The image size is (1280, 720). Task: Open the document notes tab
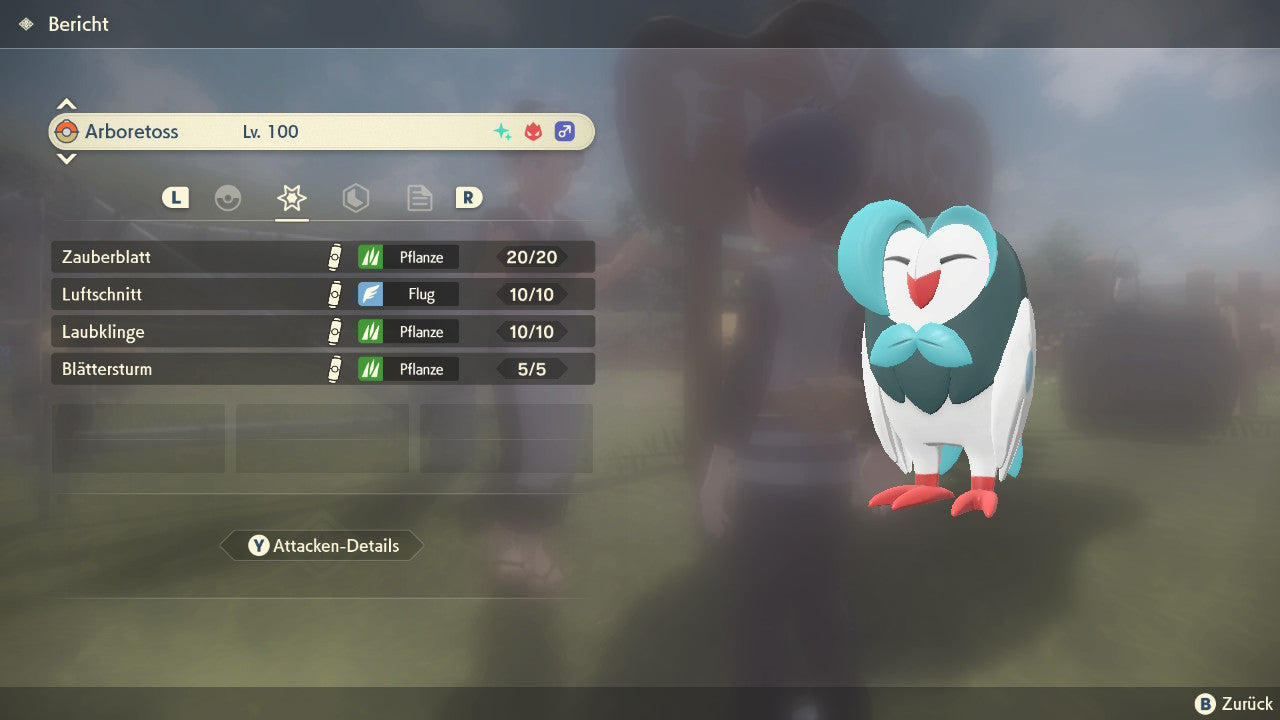(x=419, y=198)
